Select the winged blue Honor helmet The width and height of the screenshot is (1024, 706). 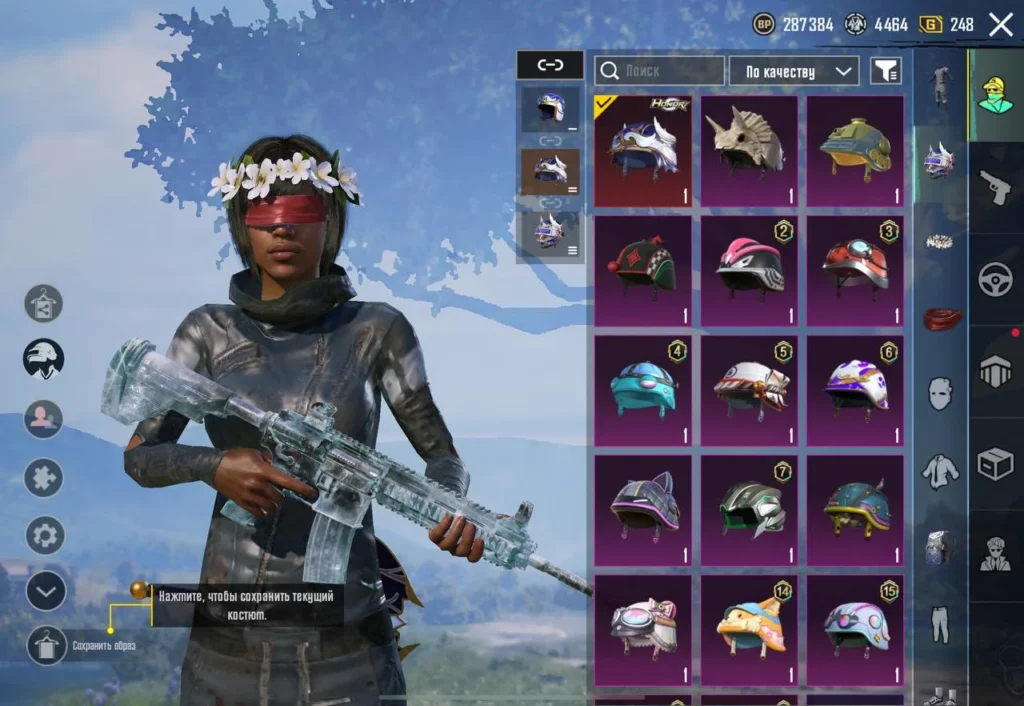coord(643,152)
